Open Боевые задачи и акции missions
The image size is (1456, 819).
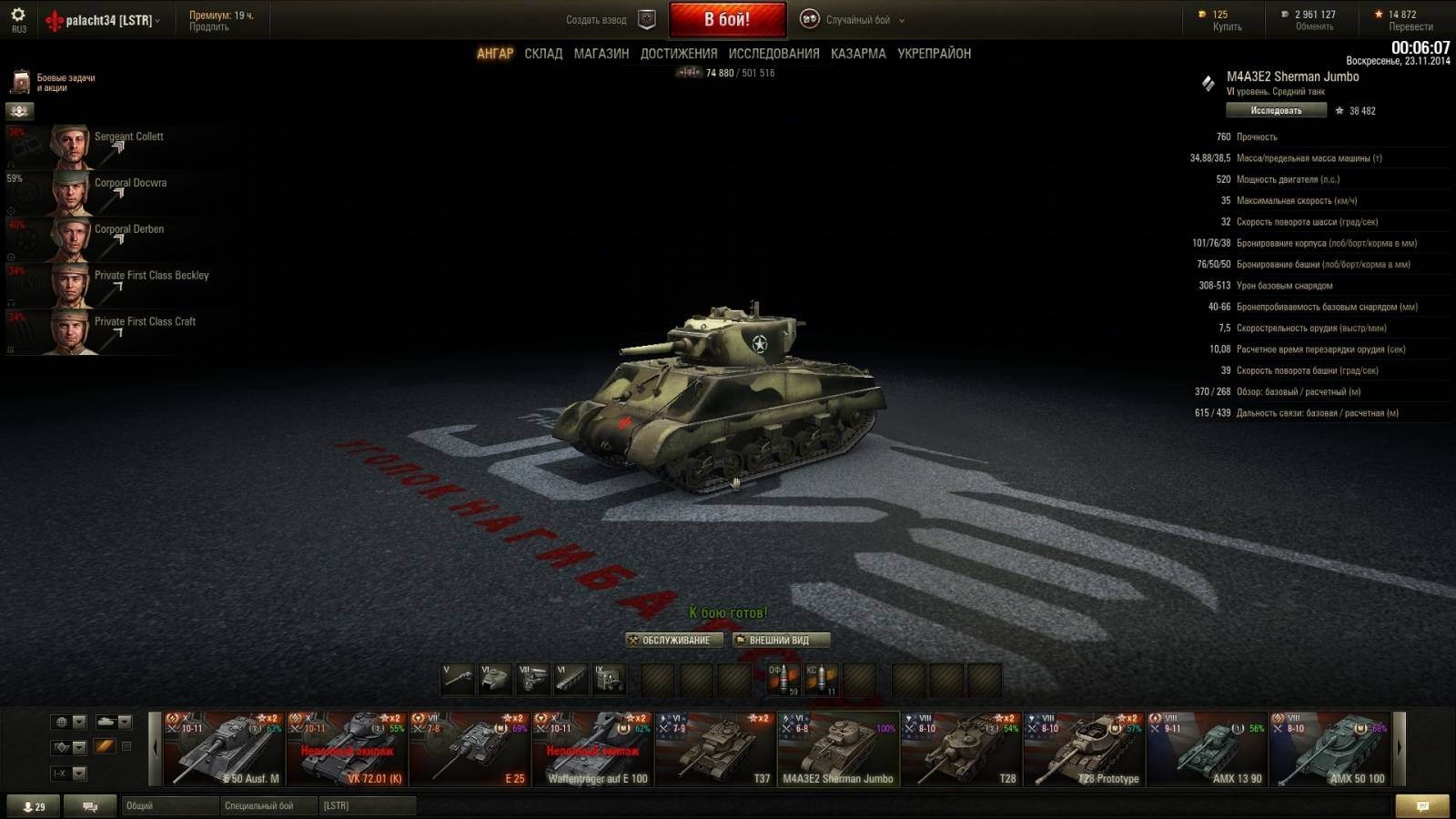pos(55,83)
